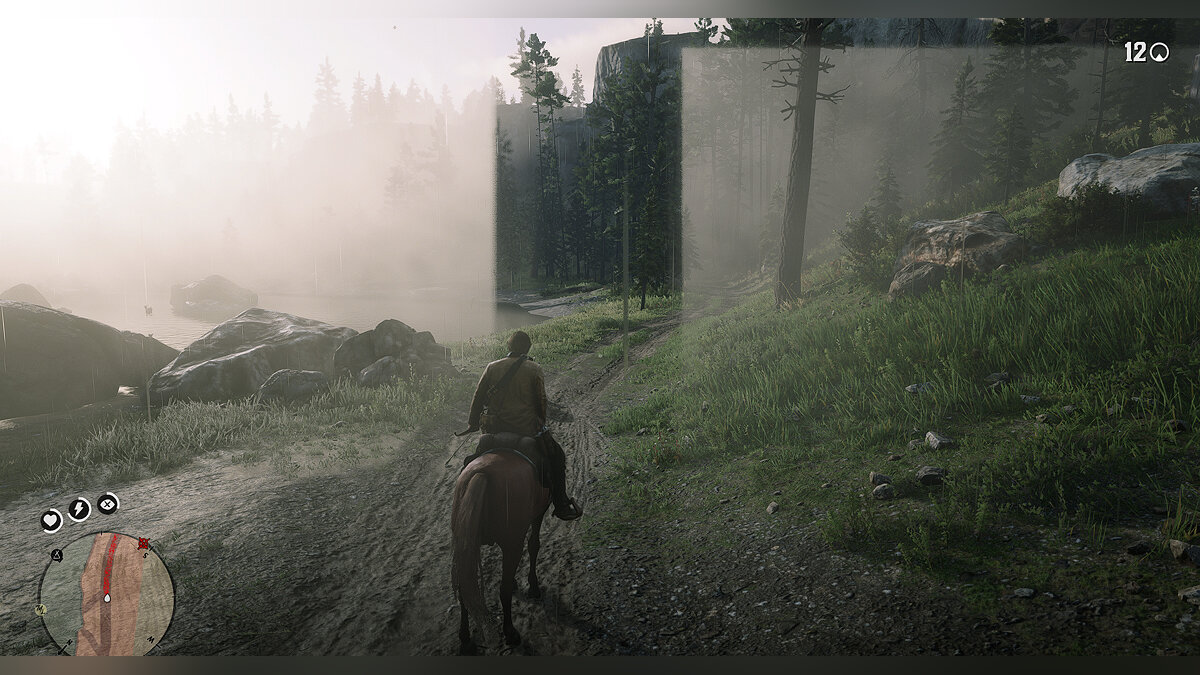Click the yellow marker on minimap edge

42,608
